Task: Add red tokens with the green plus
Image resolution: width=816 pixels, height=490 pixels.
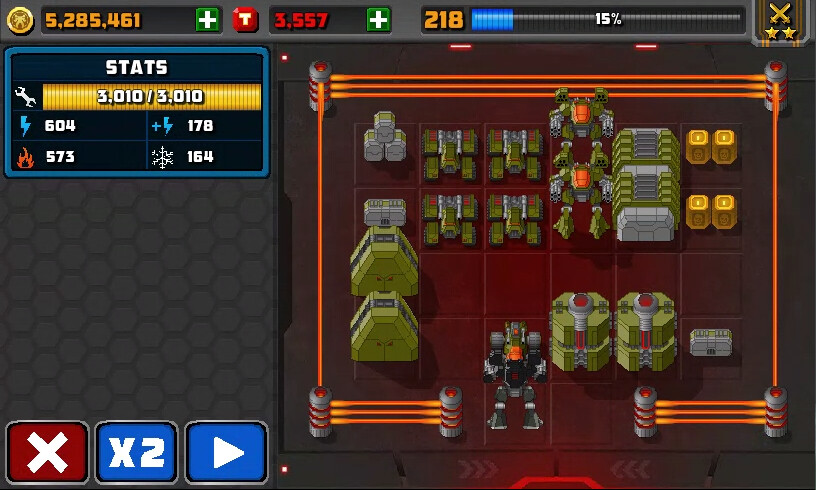Action: pos(378,19)
